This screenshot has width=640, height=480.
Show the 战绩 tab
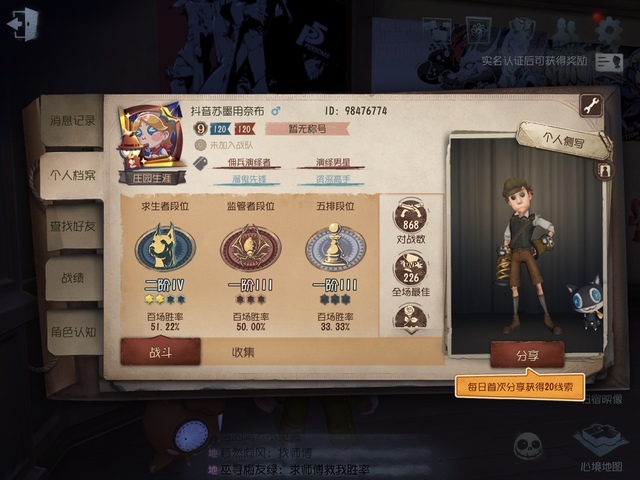(73, 280)
